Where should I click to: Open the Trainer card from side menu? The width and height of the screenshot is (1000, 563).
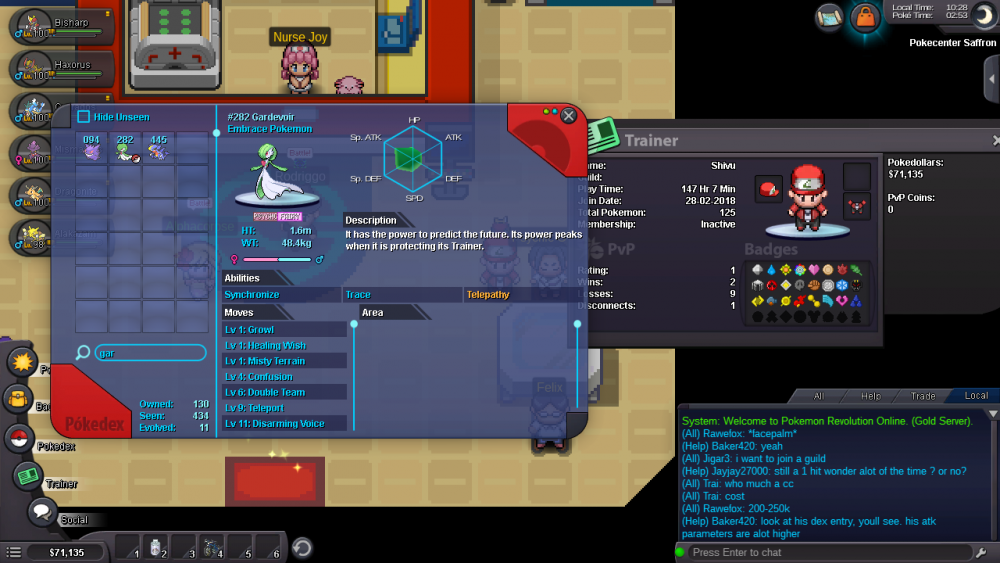[x=27, y=476]
